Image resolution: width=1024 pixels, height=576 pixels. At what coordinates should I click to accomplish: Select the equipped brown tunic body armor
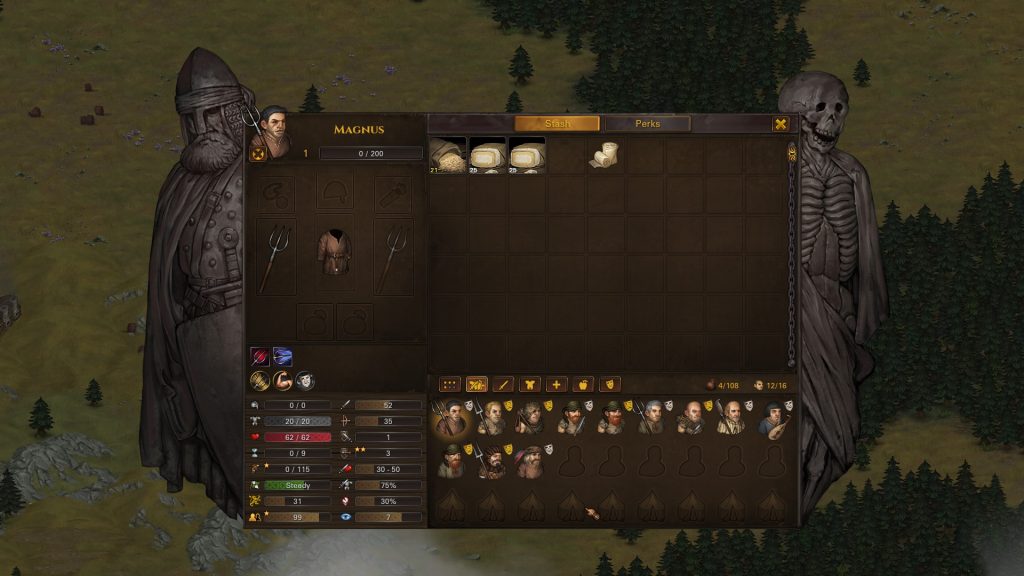(335, 255)
